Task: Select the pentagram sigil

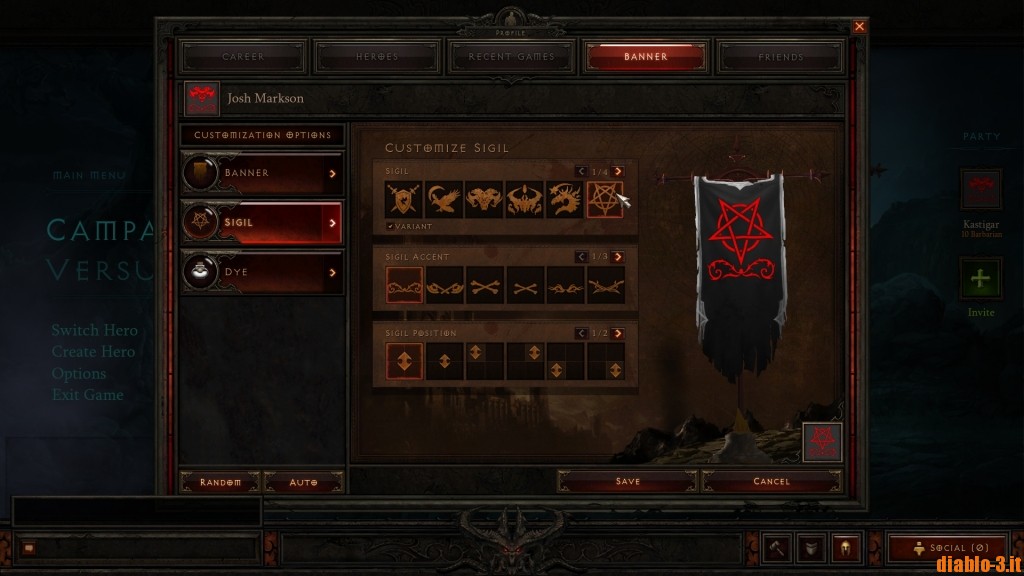Action: 605,200
